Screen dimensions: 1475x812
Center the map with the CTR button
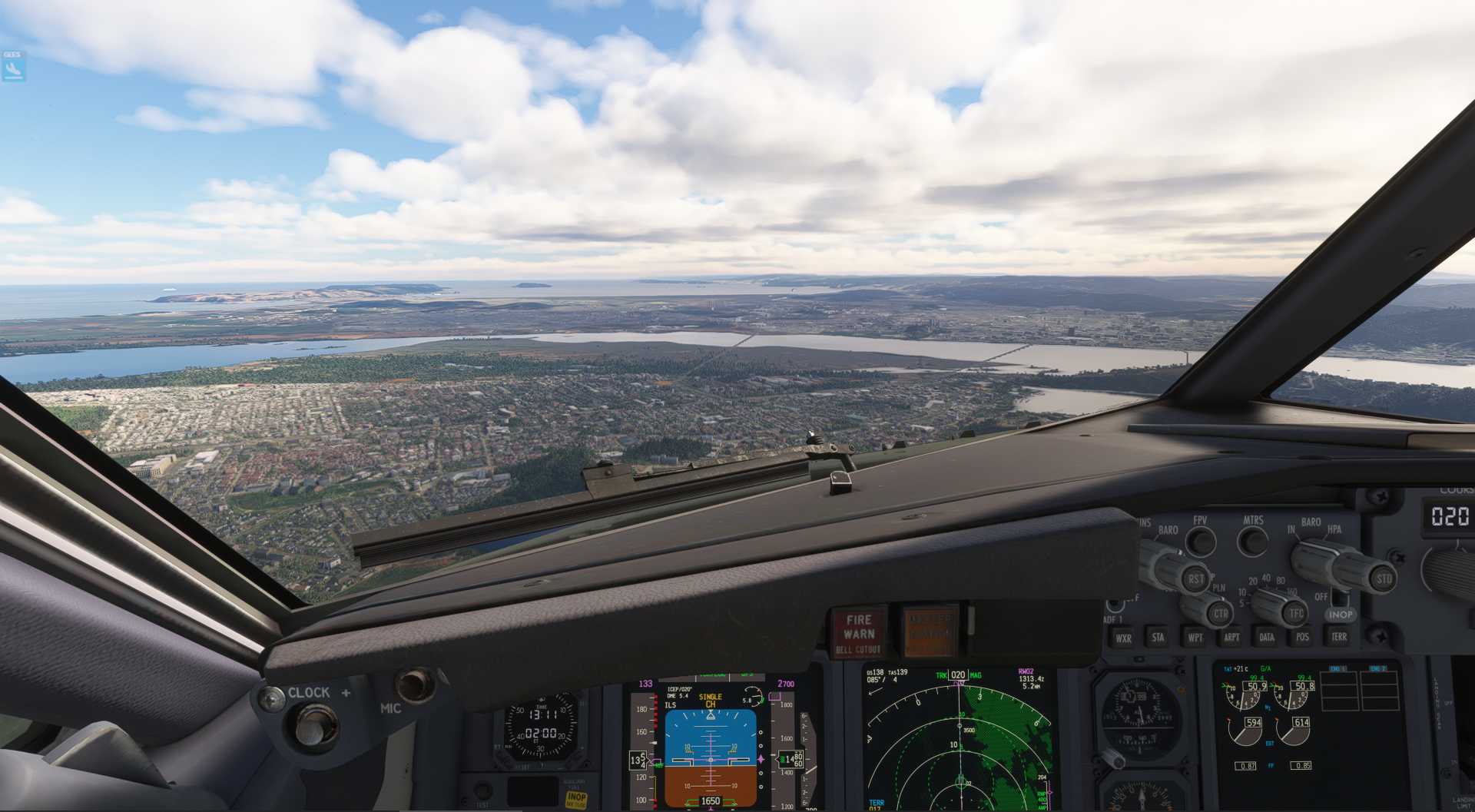click(x=1220, y=614)
